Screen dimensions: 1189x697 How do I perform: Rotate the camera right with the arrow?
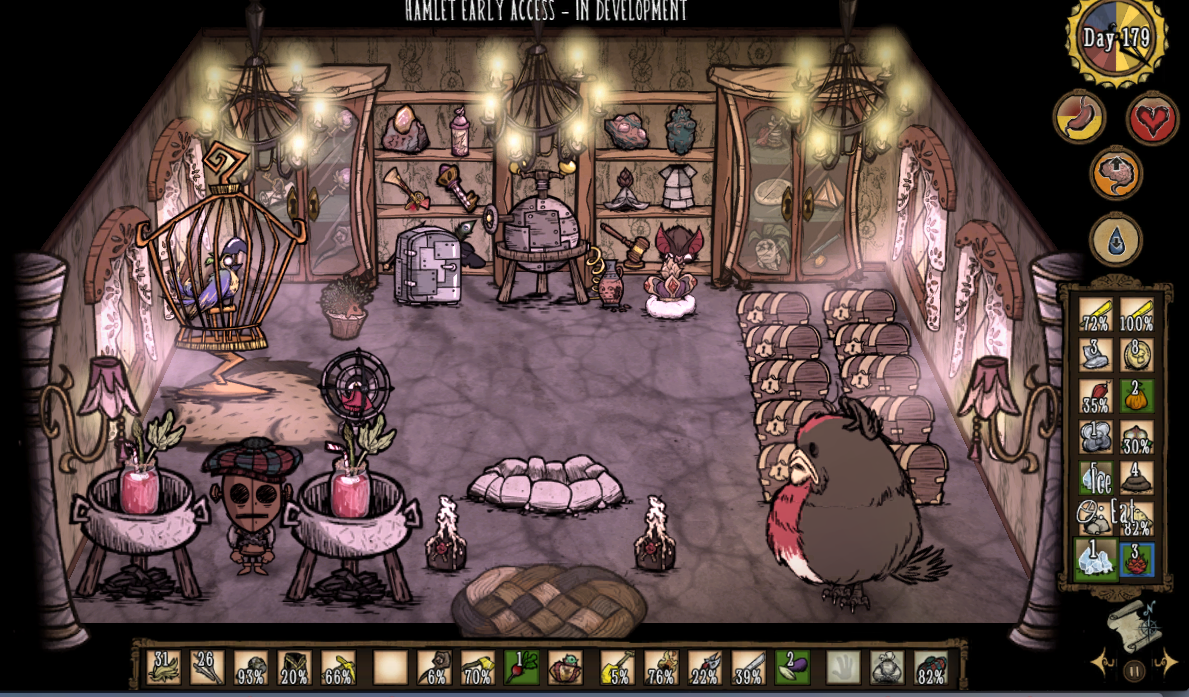(1165, 662)
